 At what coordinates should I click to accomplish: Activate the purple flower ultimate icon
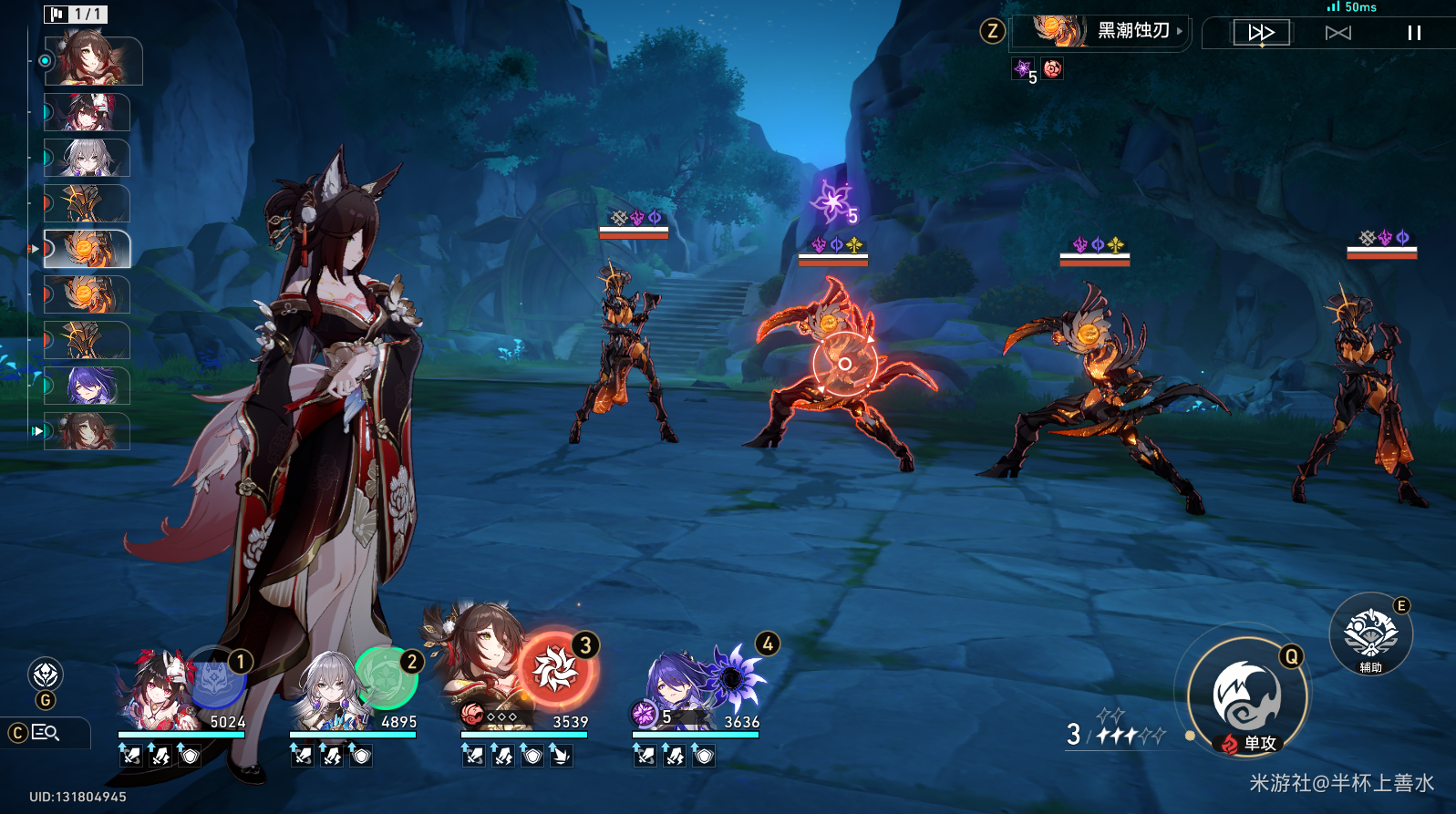click(731, 677)
